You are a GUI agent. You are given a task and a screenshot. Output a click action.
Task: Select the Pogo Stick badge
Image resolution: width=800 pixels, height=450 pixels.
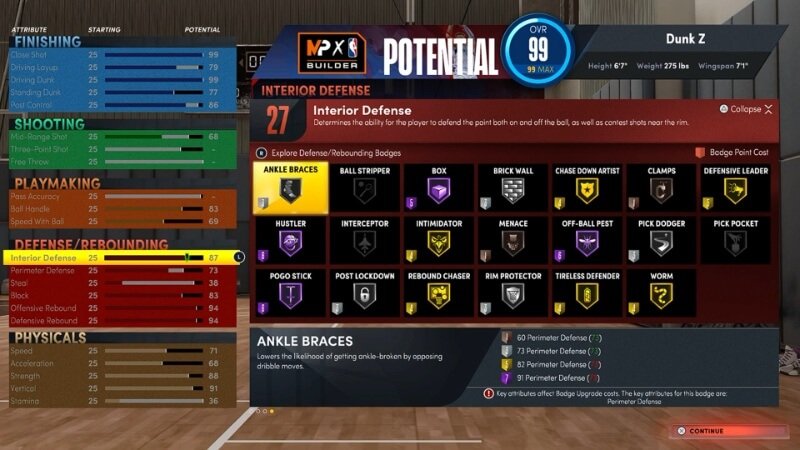pos(290,291)
